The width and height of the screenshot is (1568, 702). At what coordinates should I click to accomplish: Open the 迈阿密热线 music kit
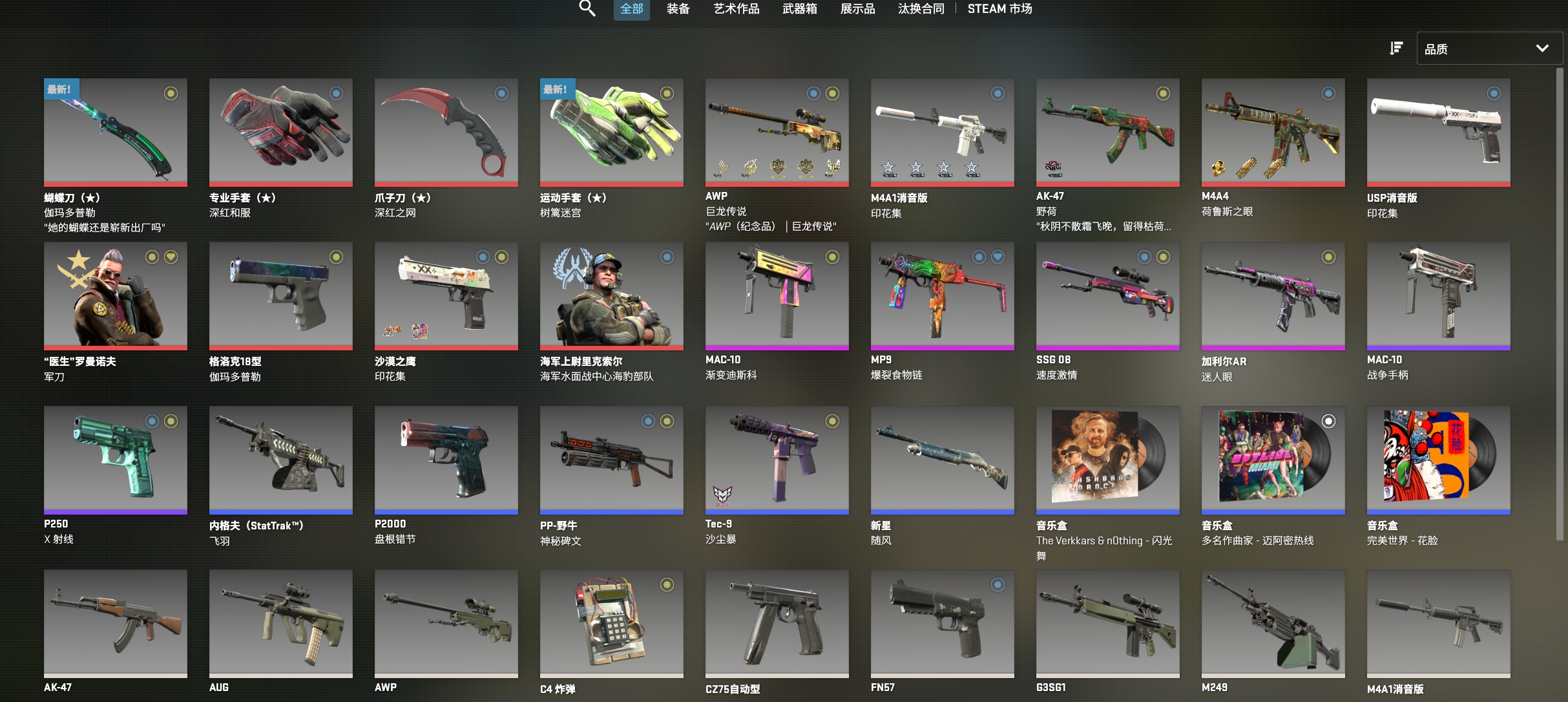coord(1273,460)
